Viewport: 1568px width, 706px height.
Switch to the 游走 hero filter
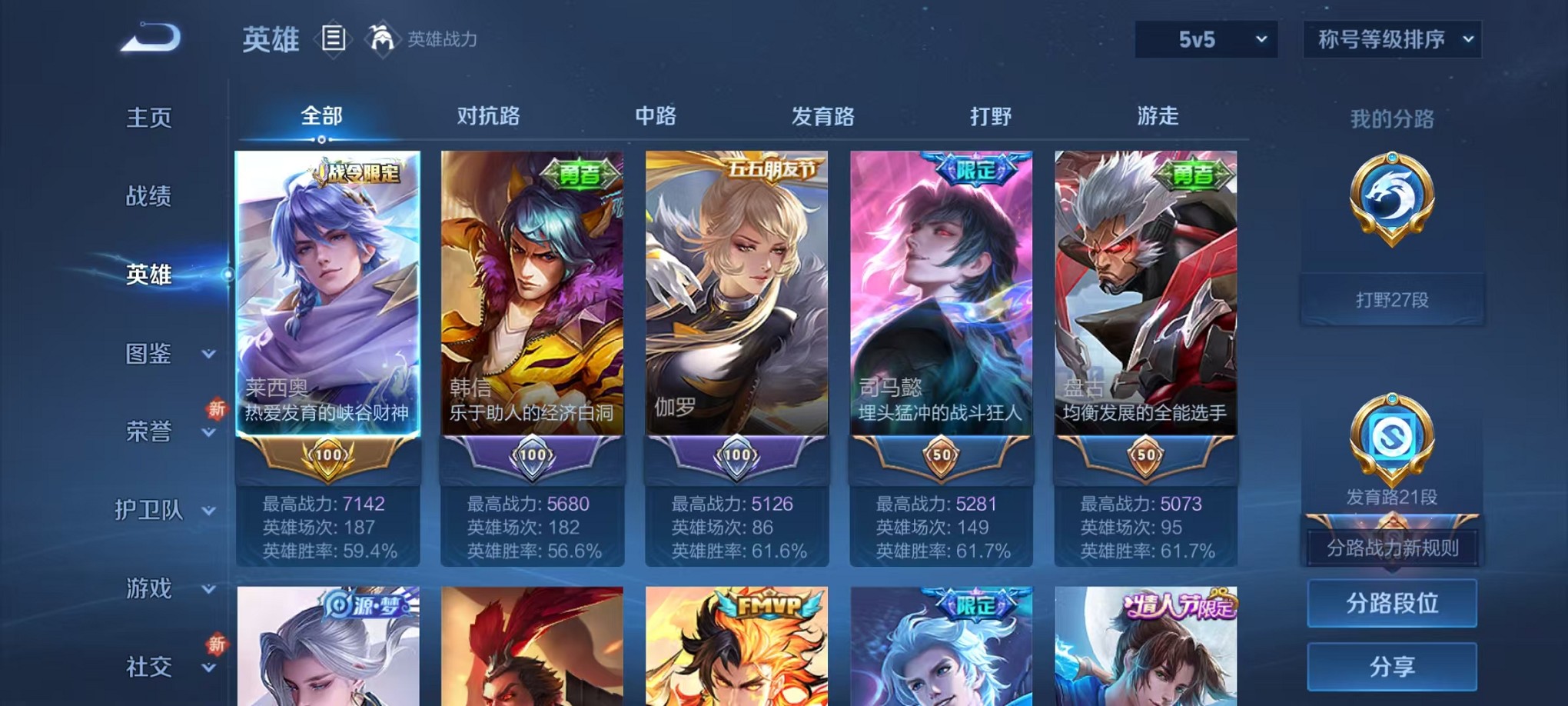pyautogui.click(x=1158, y=117)
